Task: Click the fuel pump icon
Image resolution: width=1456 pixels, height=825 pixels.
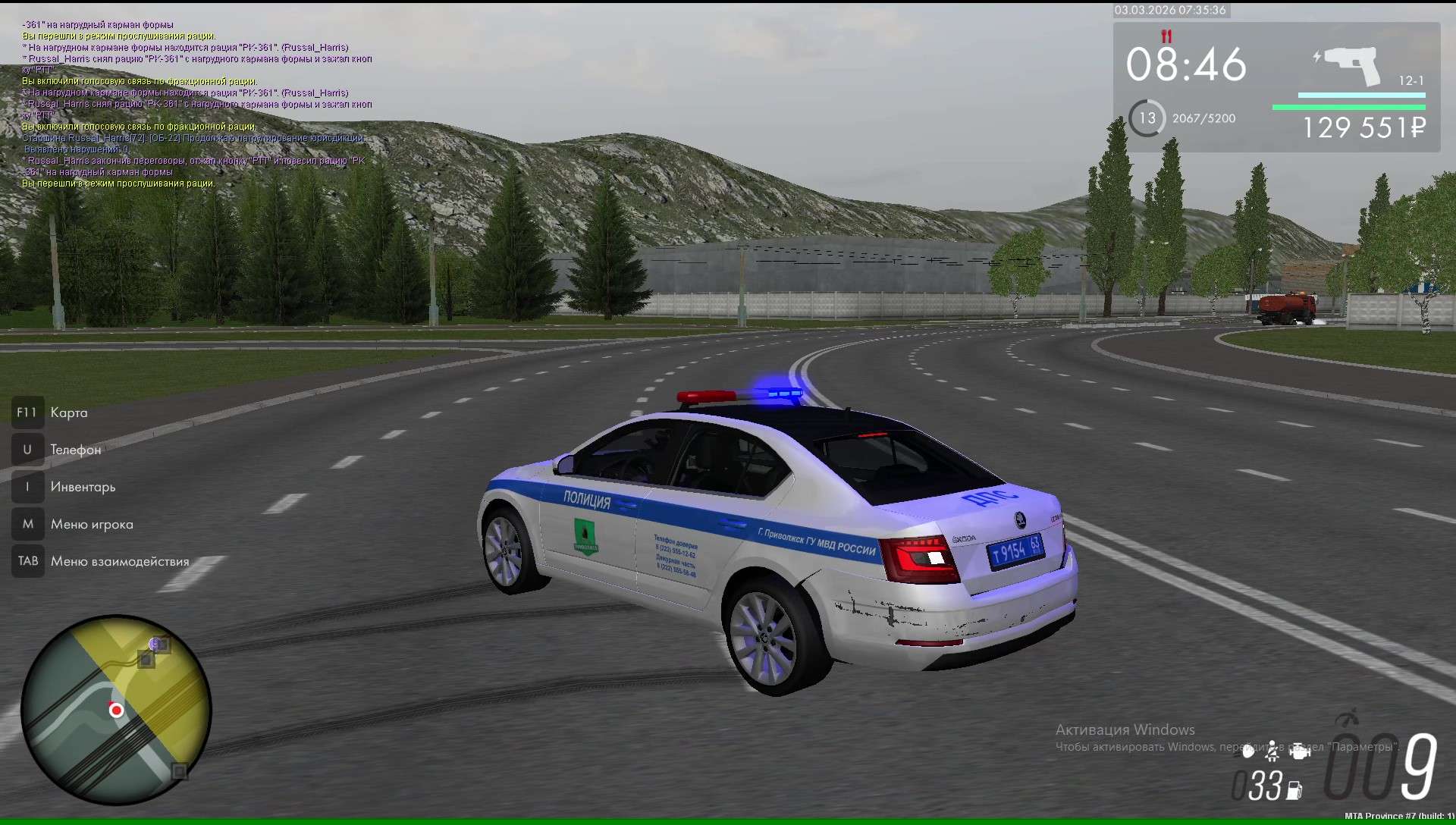Action: [x=1294, y=790]
